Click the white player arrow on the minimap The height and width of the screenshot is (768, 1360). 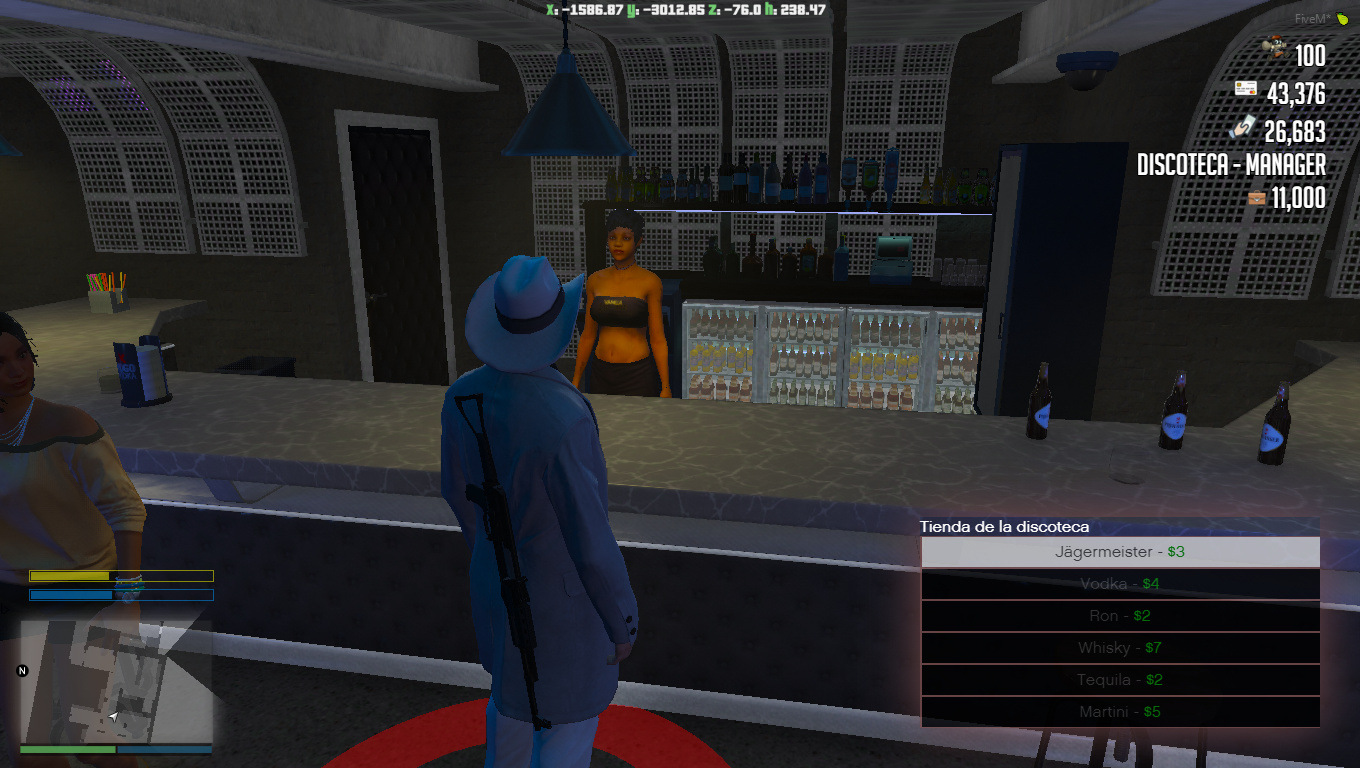[113, 716]
